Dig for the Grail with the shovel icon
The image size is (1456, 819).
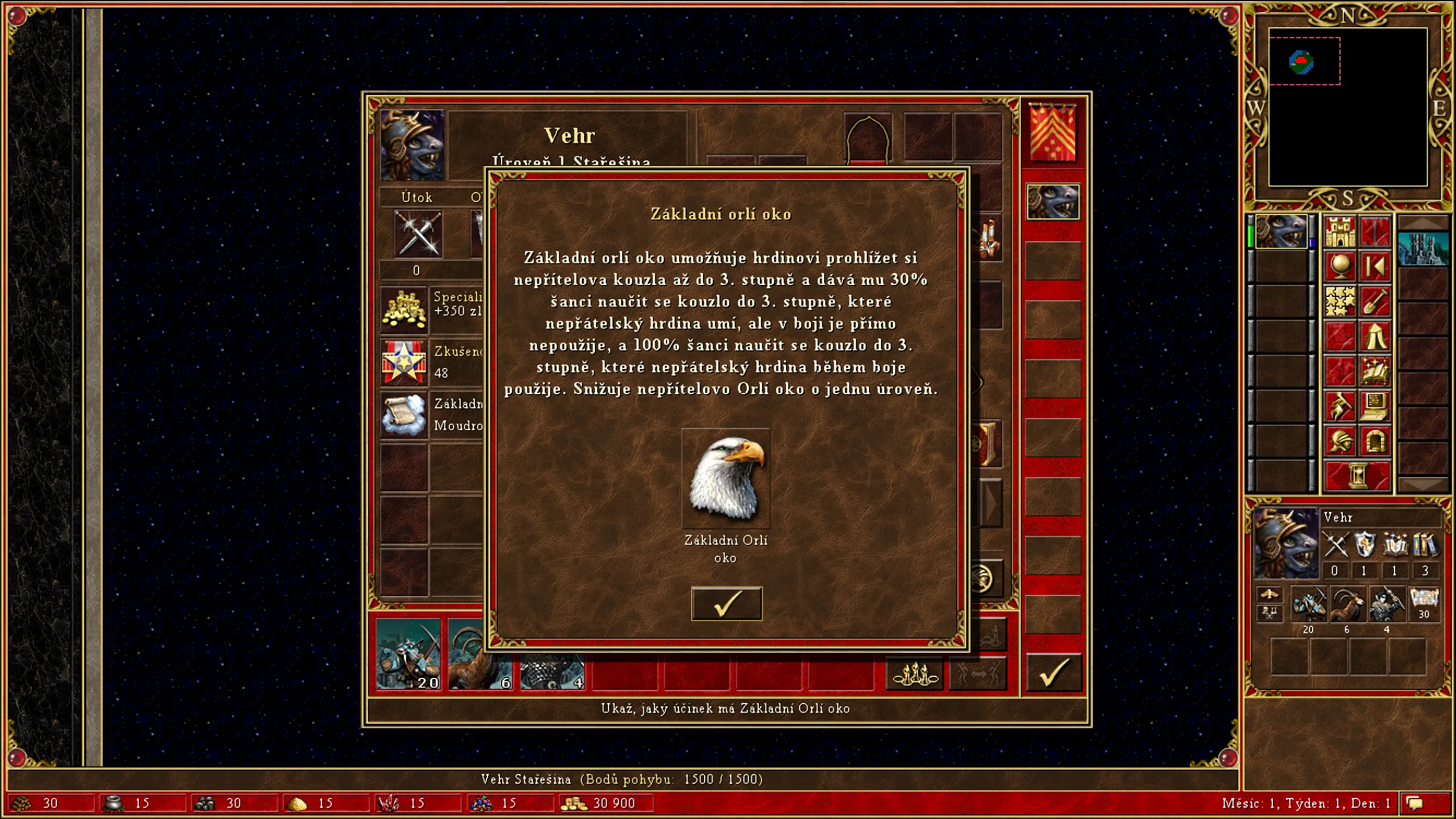coord(1376,300)
